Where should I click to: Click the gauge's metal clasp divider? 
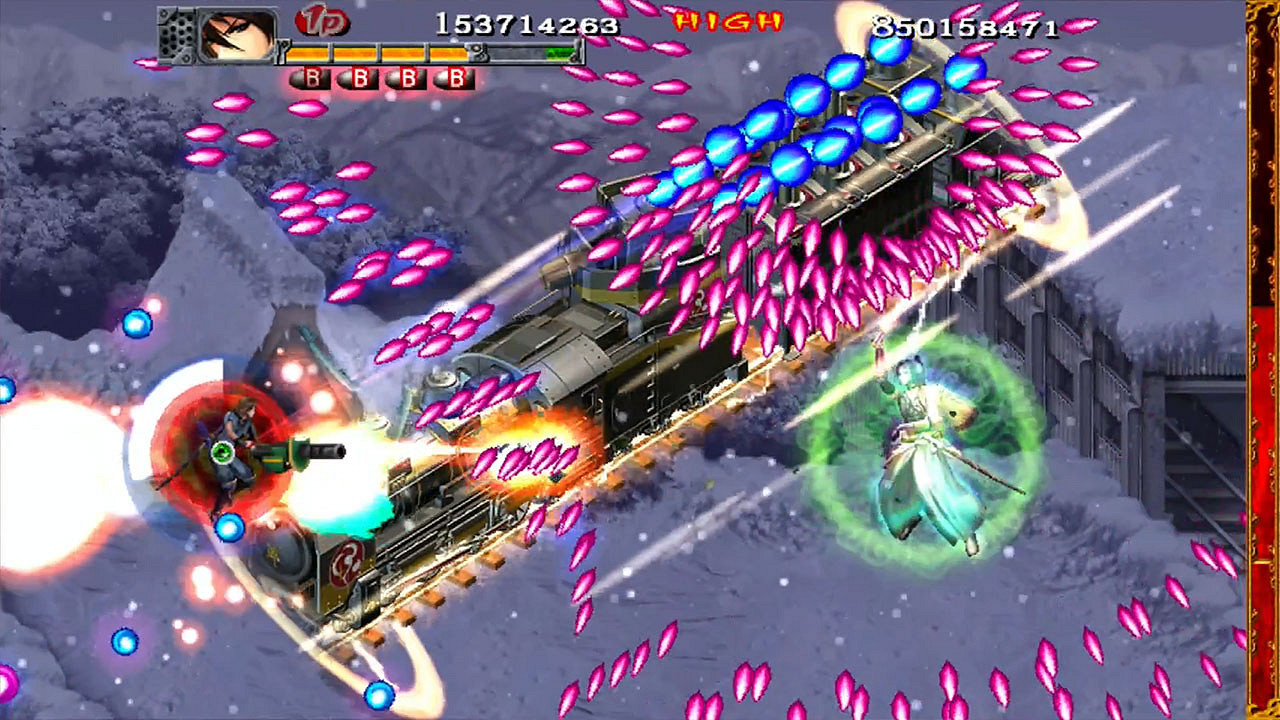coord(478,53)
